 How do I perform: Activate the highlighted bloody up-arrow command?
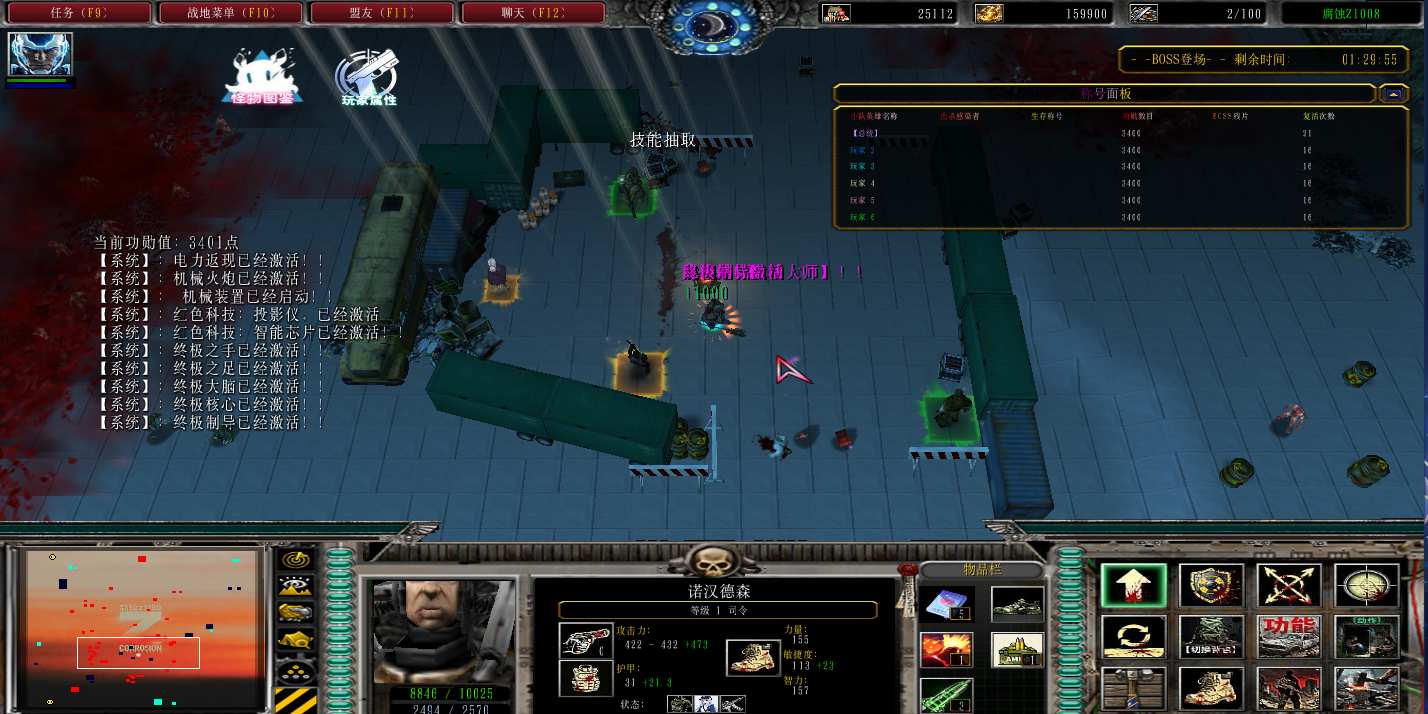(x=1134, y=586)
